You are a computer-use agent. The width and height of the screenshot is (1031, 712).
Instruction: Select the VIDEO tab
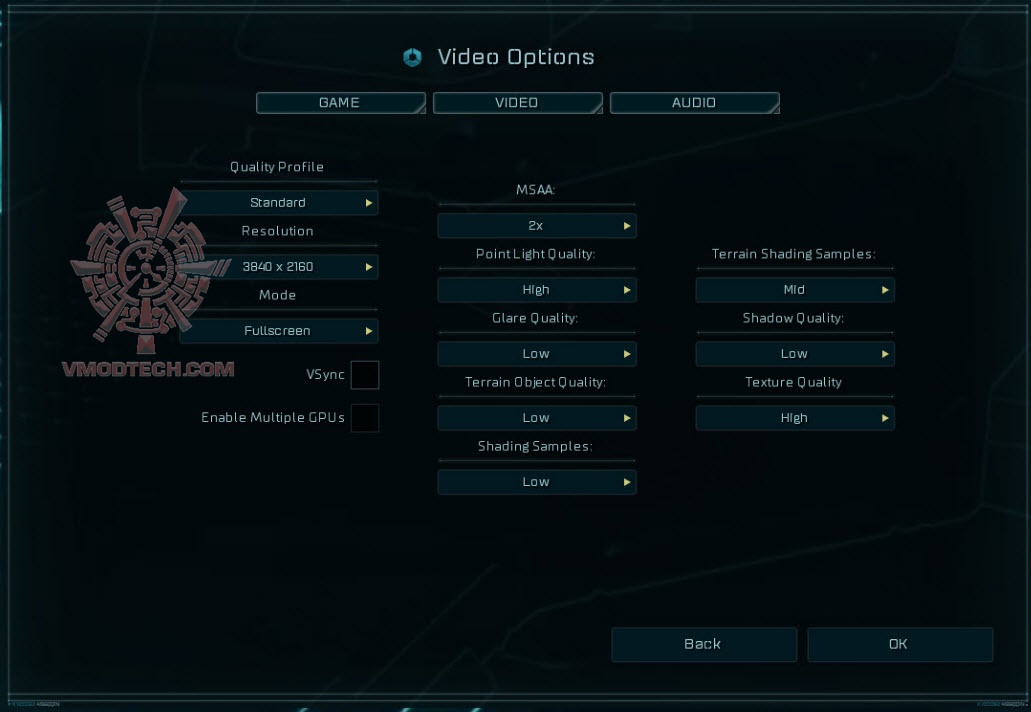coord(517,103)
